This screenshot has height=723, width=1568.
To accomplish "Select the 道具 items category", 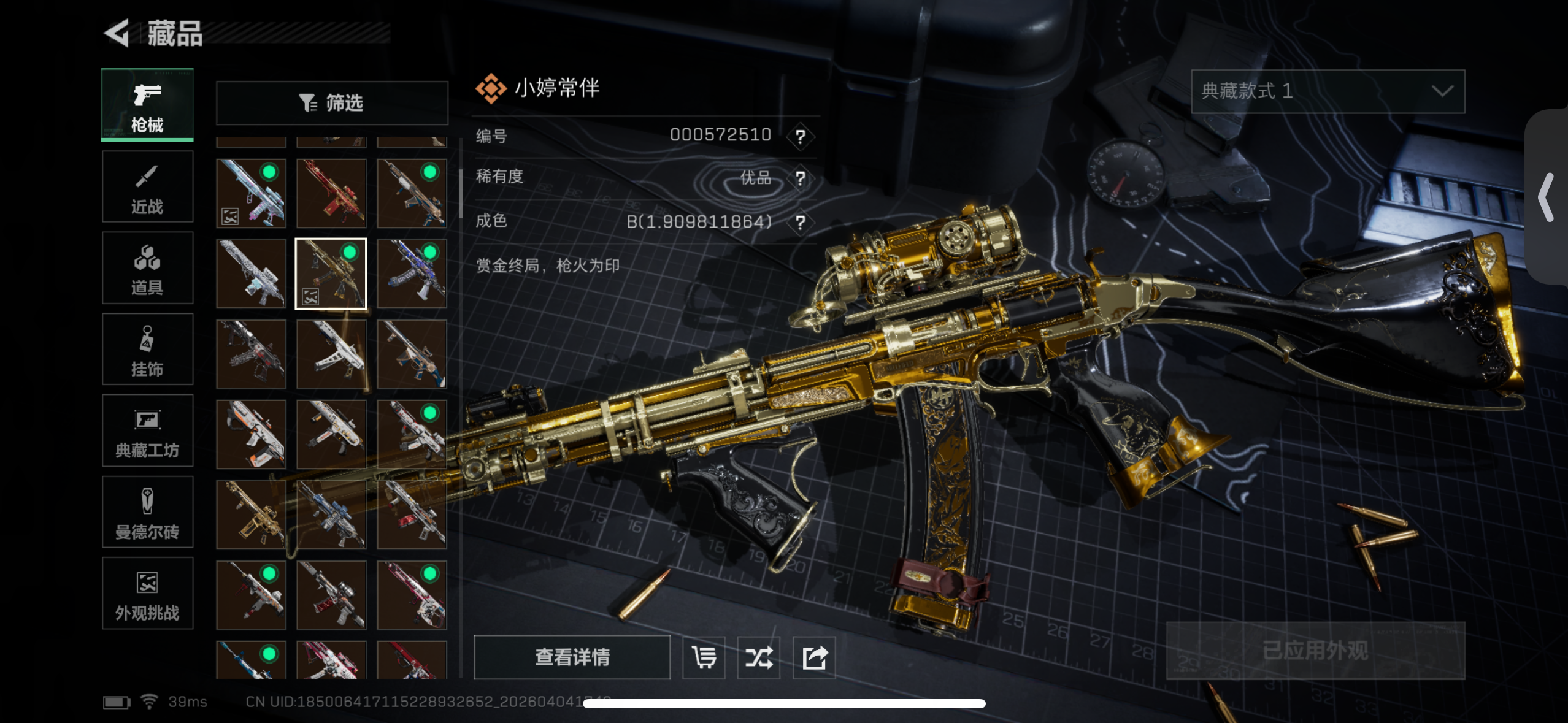I will (x=147, y=269).
